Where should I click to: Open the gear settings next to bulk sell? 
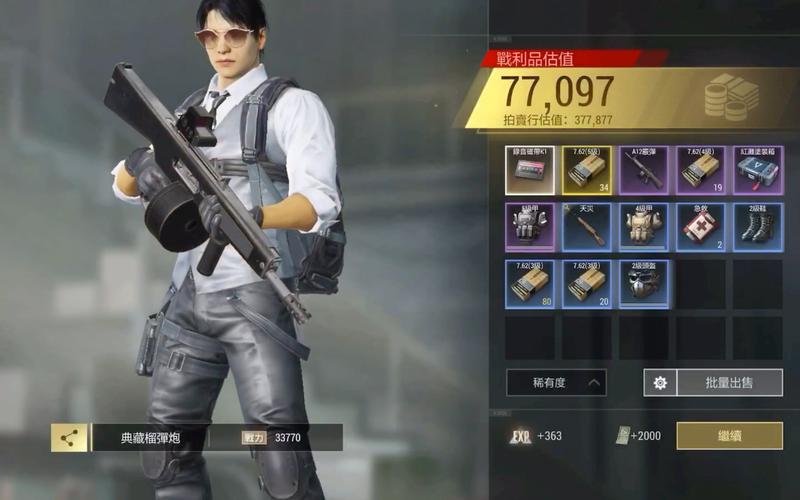660,382
